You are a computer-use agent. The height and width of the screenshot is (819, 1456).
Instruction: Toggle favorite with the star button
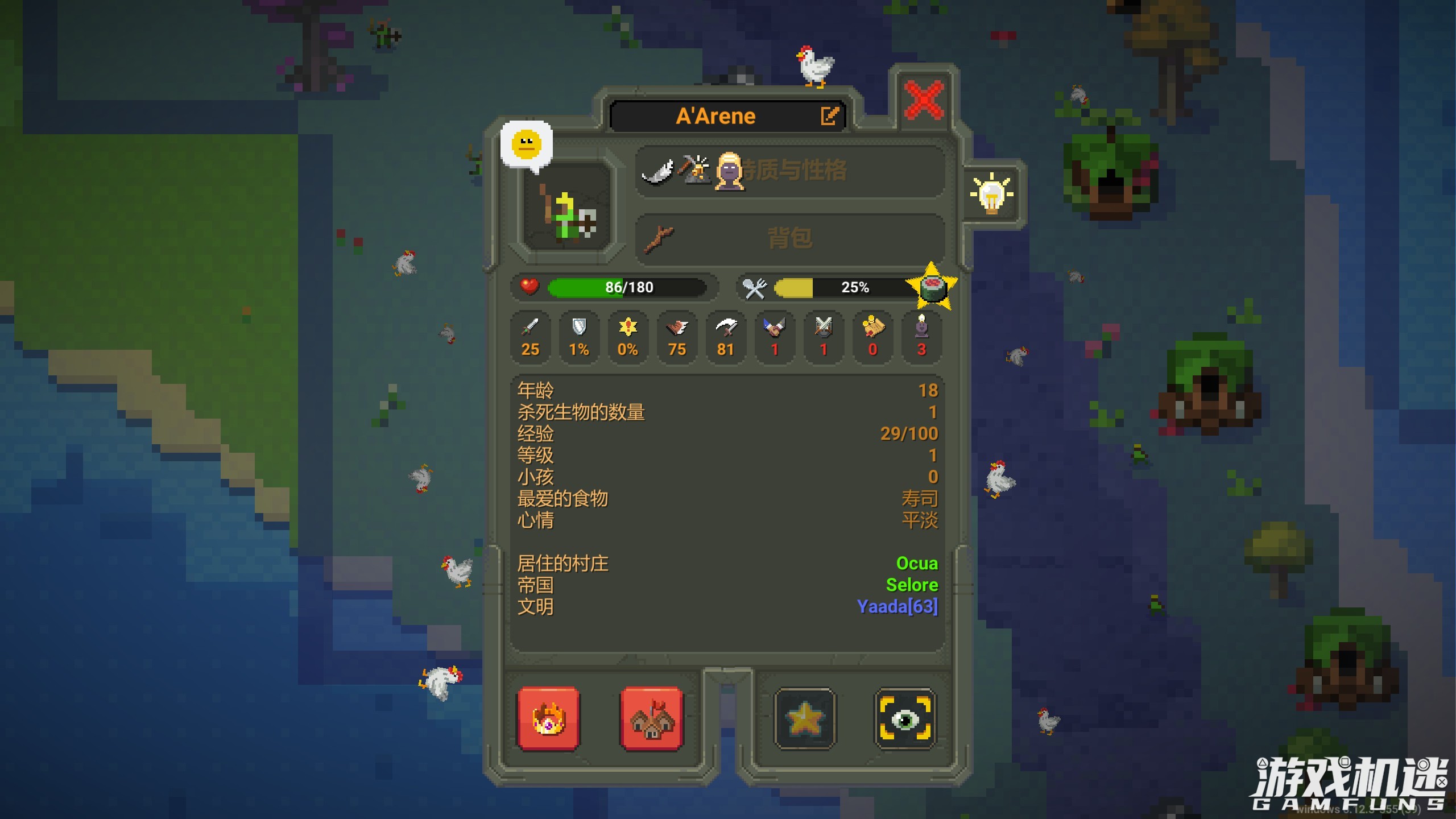[806, 718]
